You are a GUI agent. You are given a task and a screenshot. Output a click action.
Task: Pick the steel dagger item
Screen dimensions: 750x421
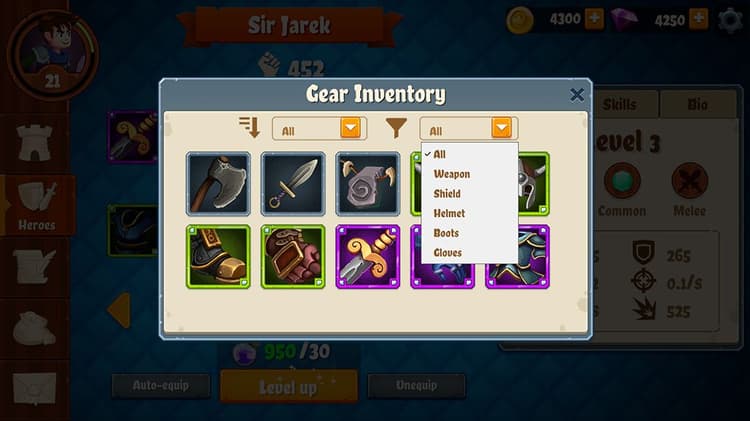(293, 184)
